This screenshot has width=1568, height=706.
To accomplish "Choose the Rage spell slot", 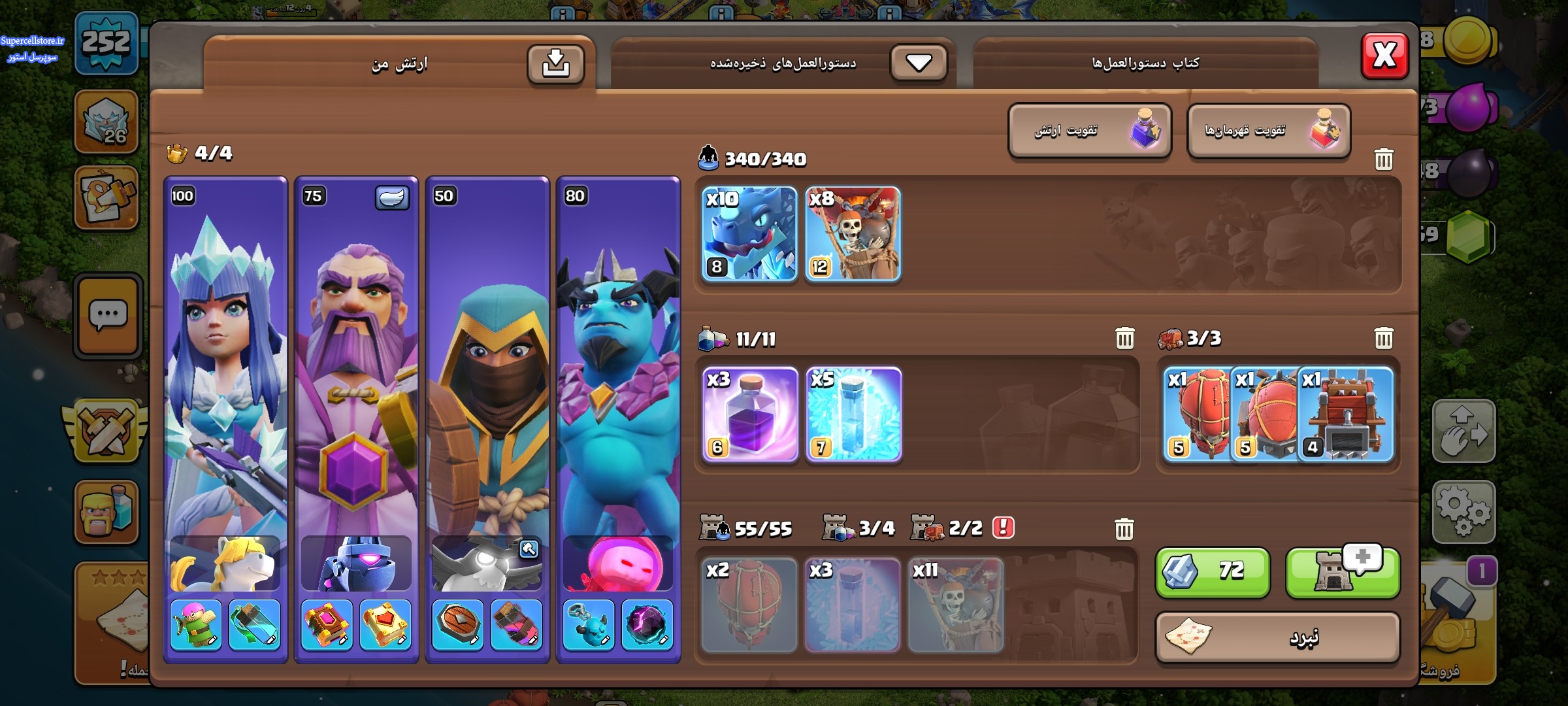I will [750, 414].
